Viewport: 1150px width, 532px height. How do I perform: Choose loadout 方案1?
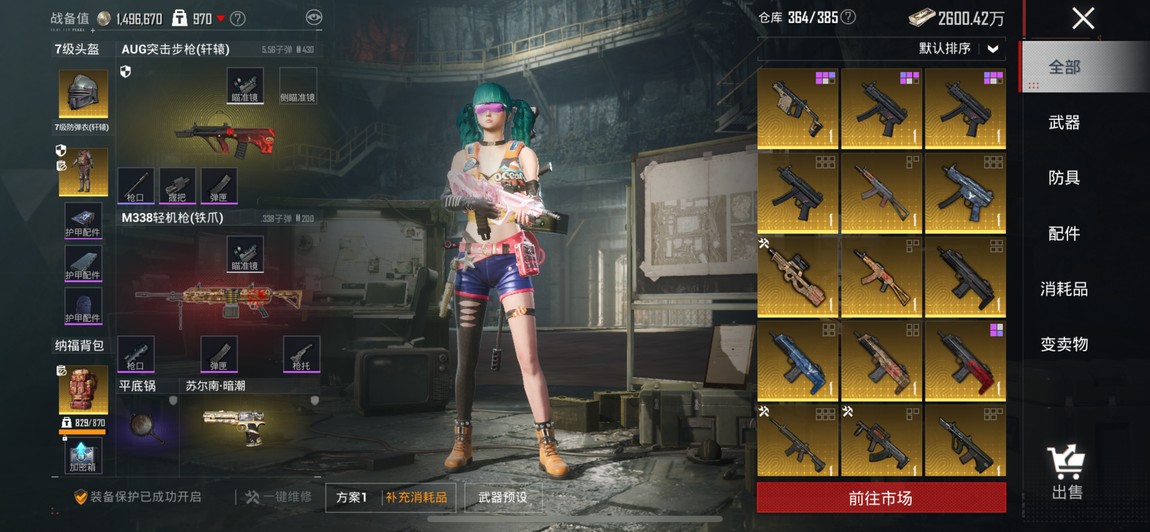click(x=352, y=497)
